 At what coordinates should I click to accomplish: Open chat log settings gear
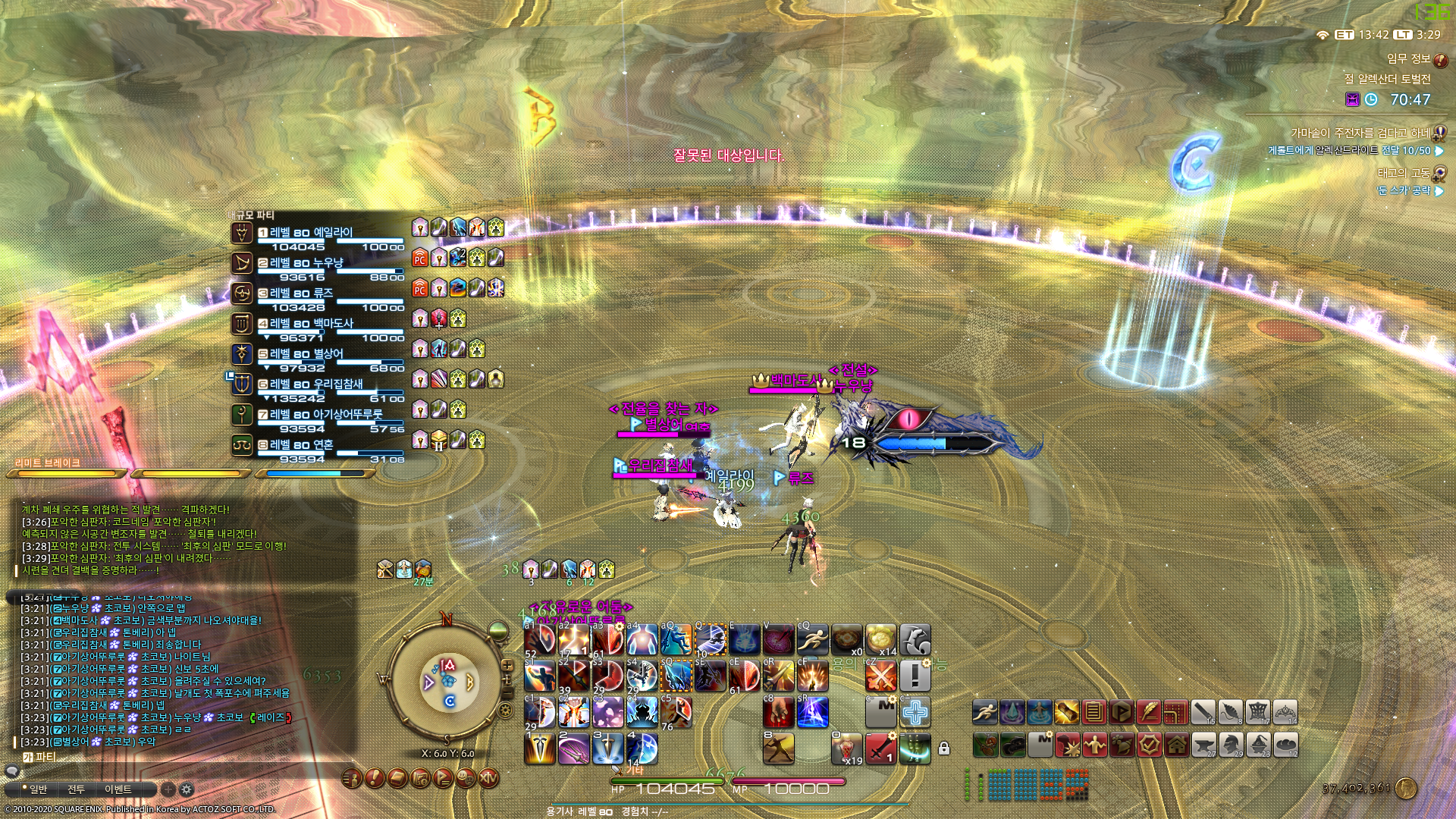[x=187, y=789]
